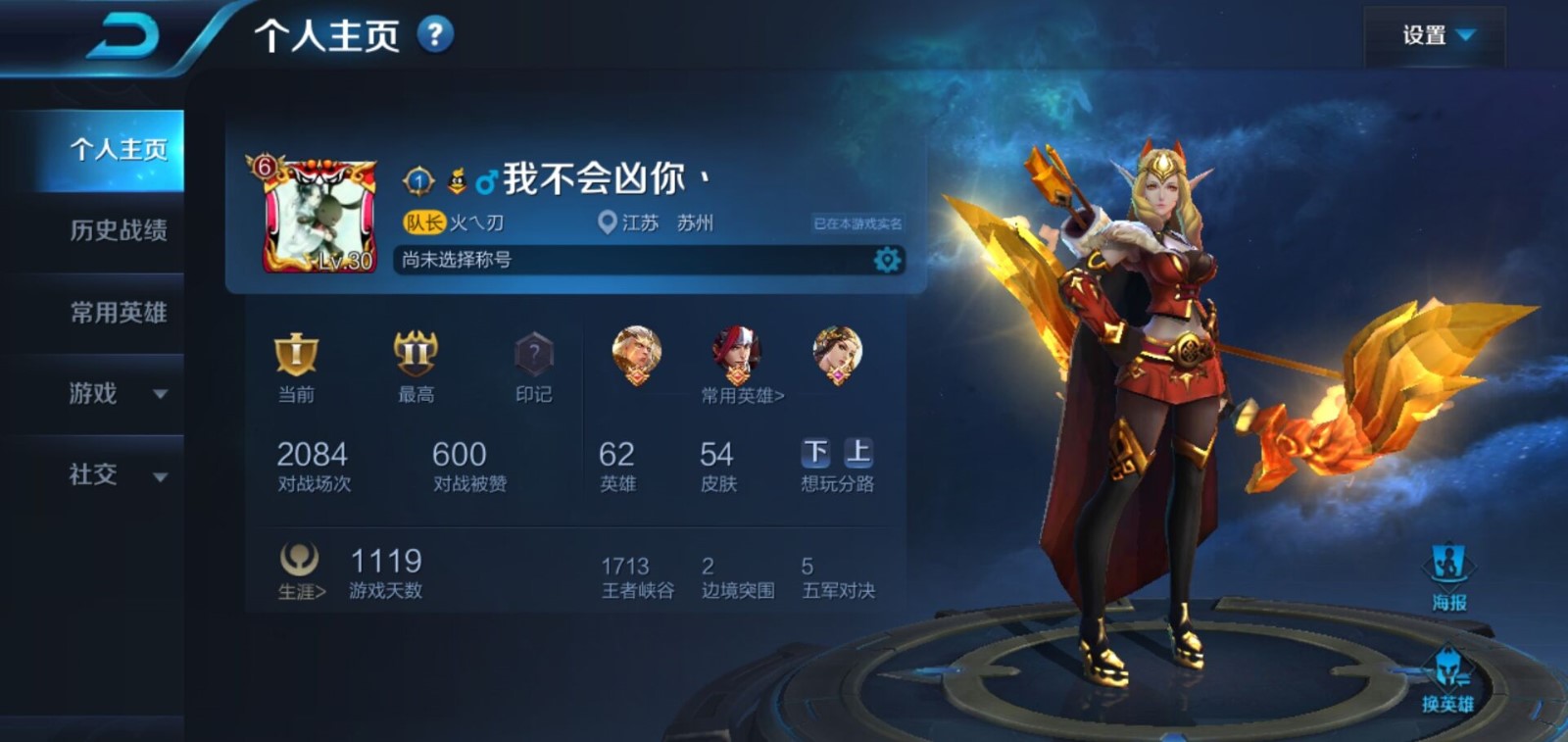View the current rank badge 当前
Image resolution: width=1568 pixels, height=742 pixels.
click(x=296, y=365)
